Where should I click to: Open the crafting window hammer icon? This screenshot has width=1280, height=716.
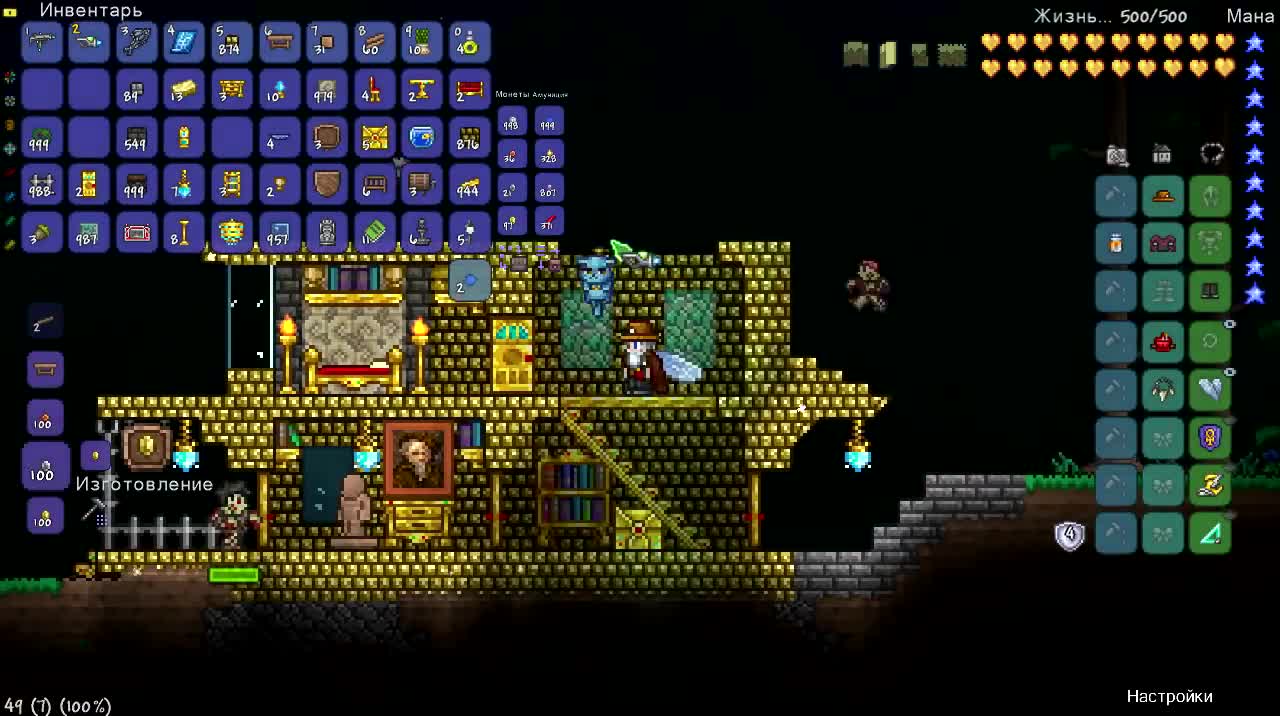pyautogui.click(x=92, y=511)
